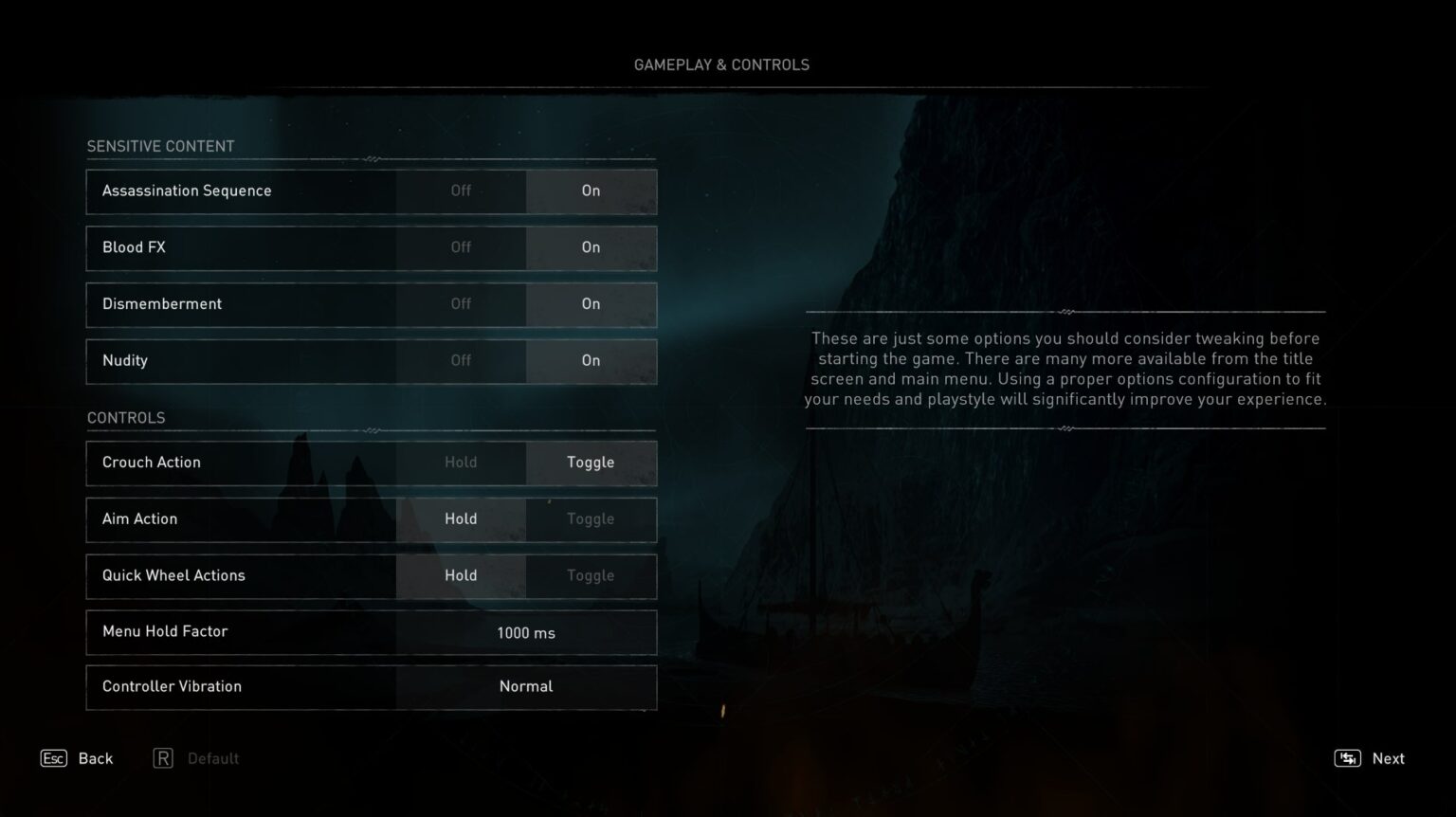This screenshot has height=817, width=1456.
Task: Change Controller Vibration from Normal
Action: click(x=526, y=686)
